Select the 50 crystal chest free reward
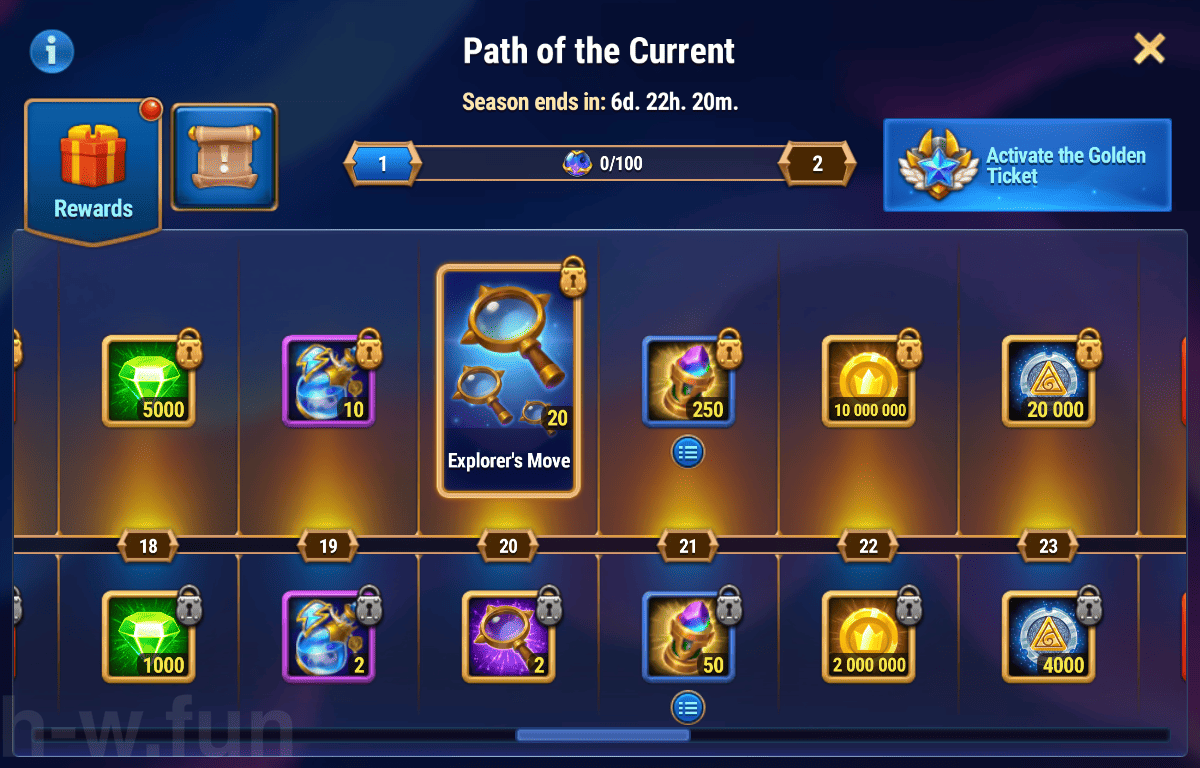 tap(689, 637)
